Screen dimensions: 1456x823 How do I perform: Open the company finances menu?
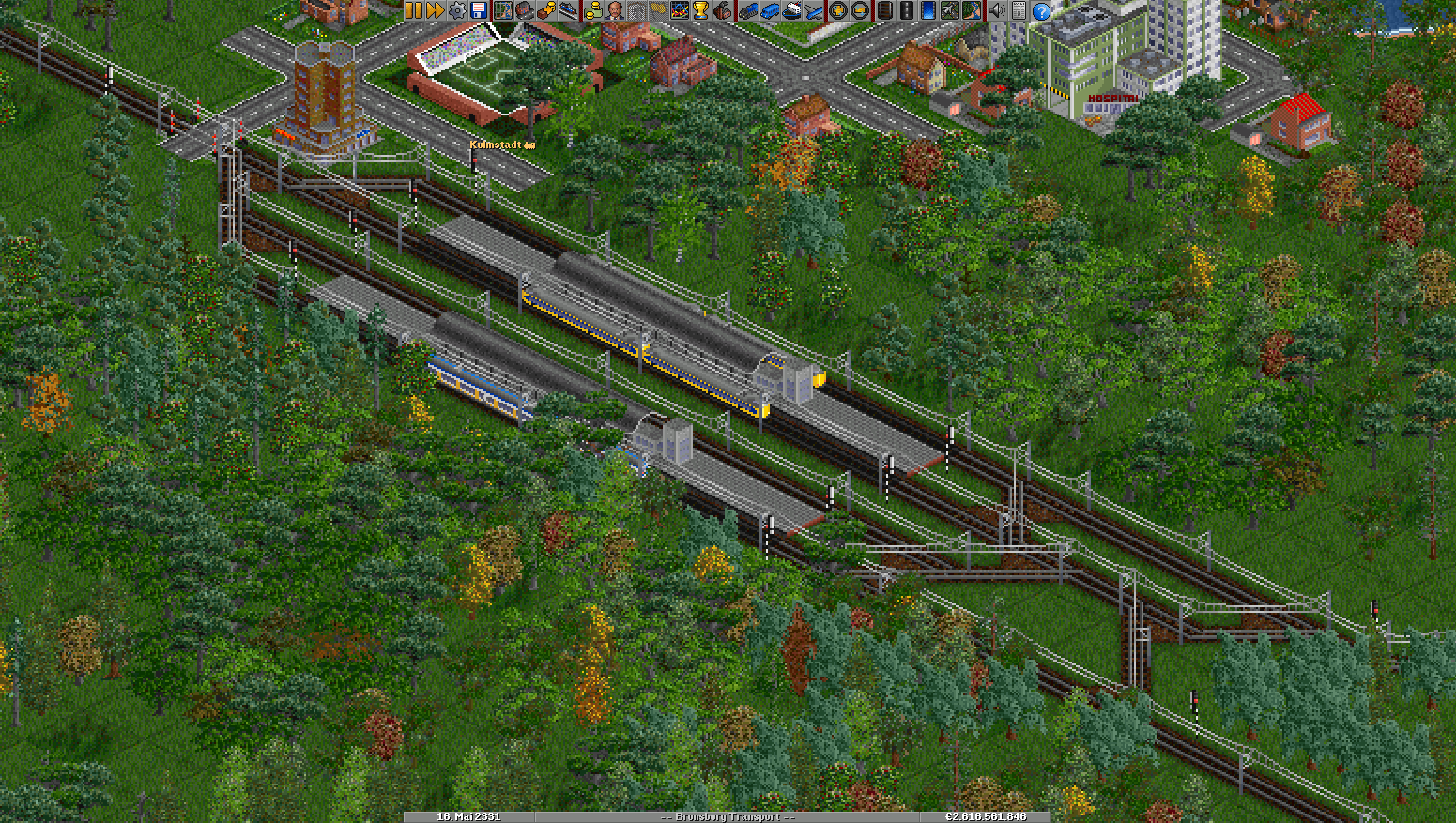point(592,10)
